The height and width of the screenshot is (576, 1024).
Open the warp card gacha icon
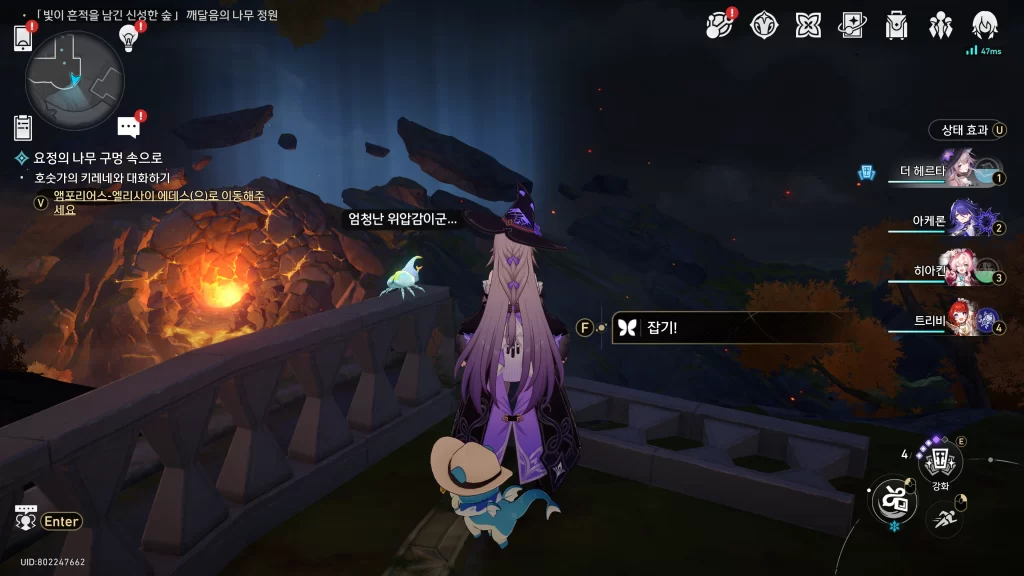pos(852,25)
